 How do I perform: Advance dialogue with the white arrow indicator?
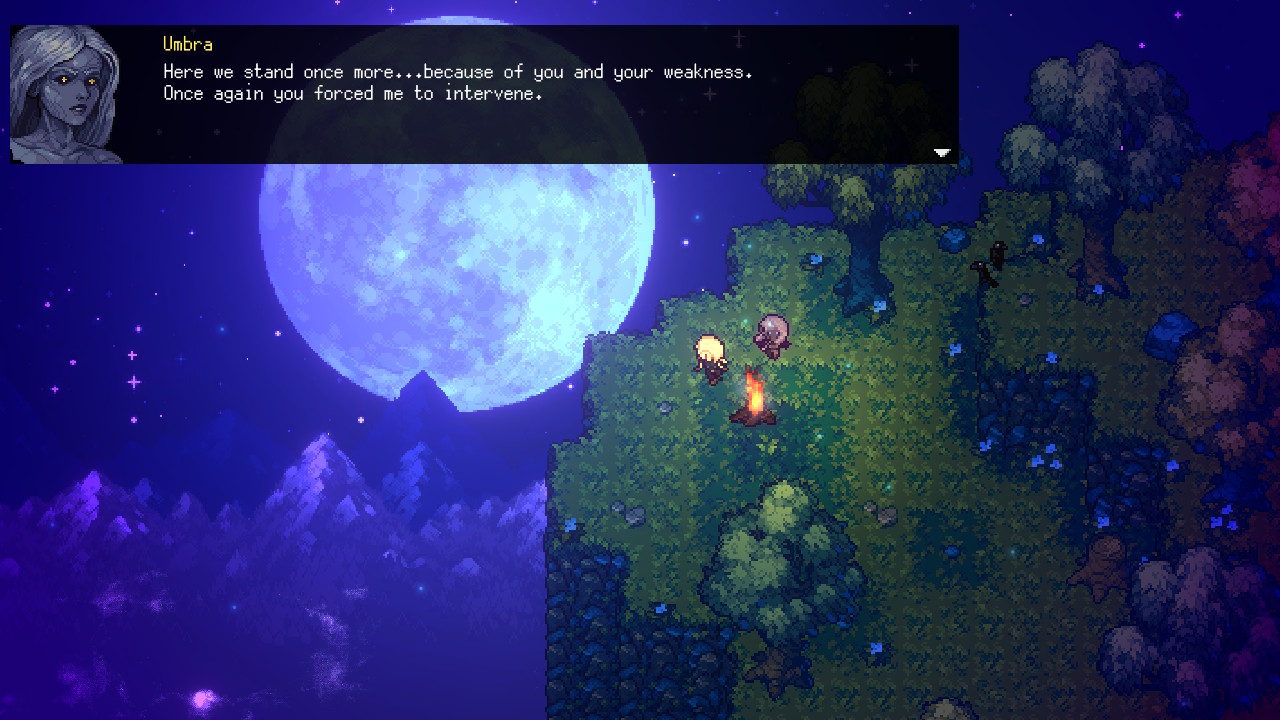(941, 153)
